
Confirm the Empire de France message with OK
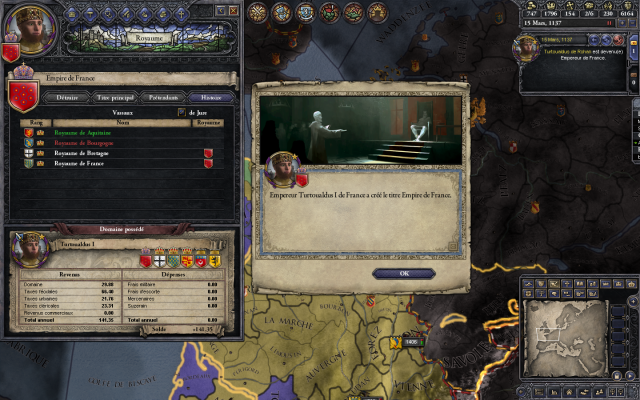403,273
